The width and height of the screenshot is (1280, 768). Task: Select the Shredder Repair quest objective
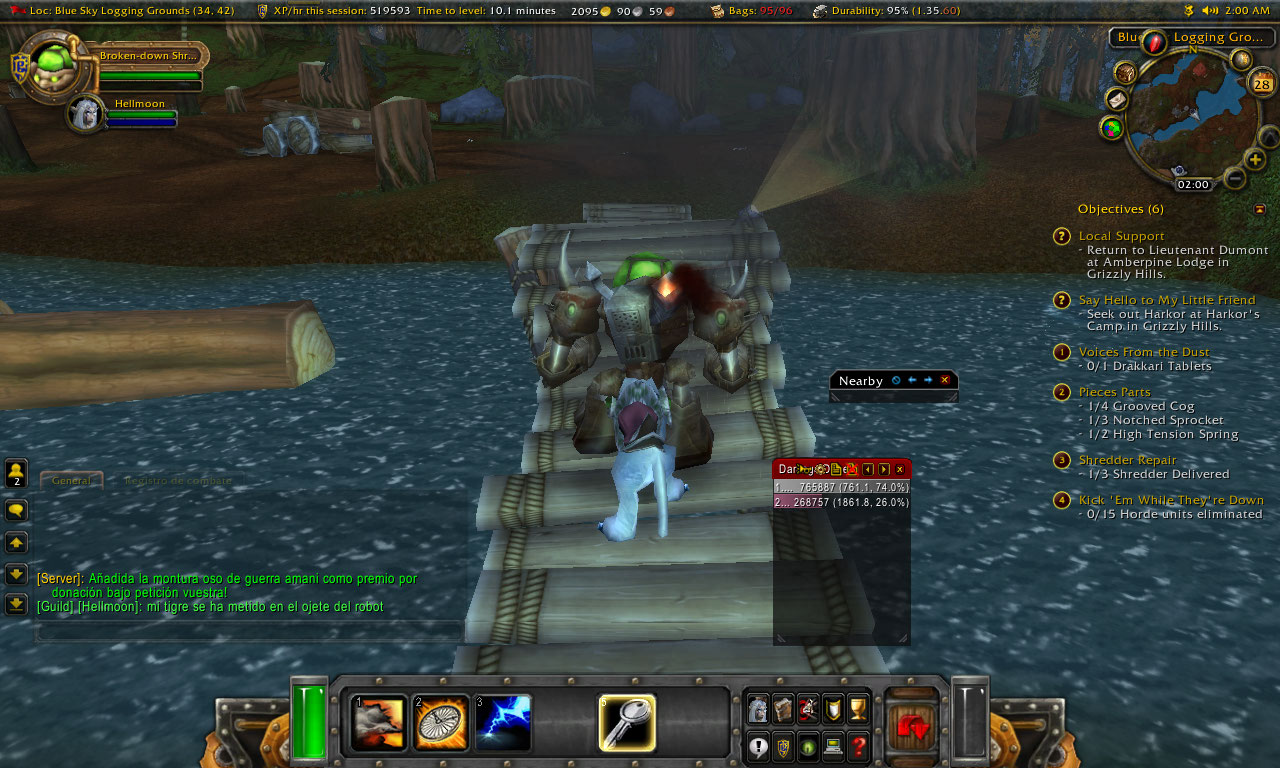click(x=1127, y=460)
